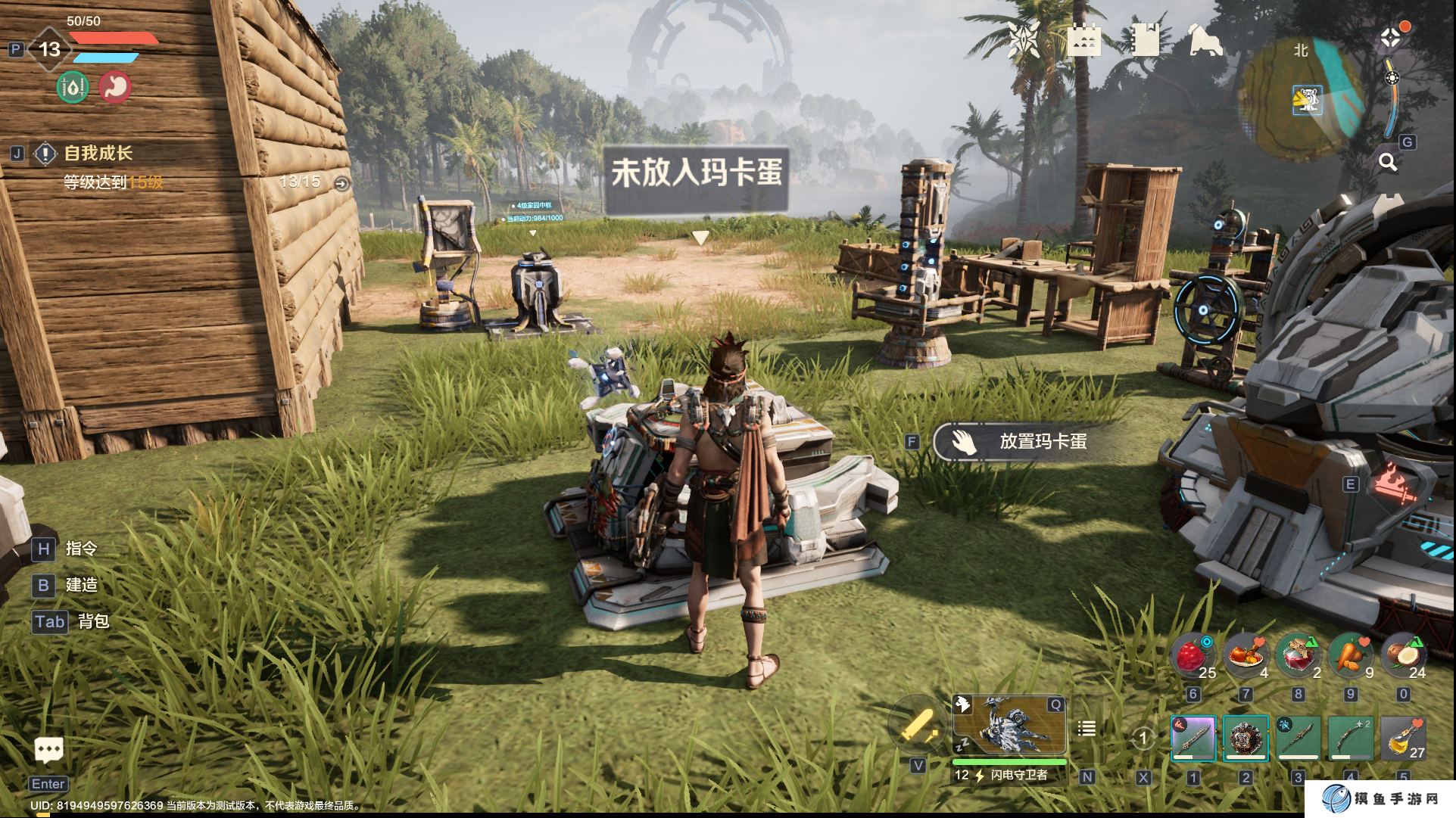Select the raspberry food slot
The height and width of the screenshot is (818, 1456).
[1193, 655]
